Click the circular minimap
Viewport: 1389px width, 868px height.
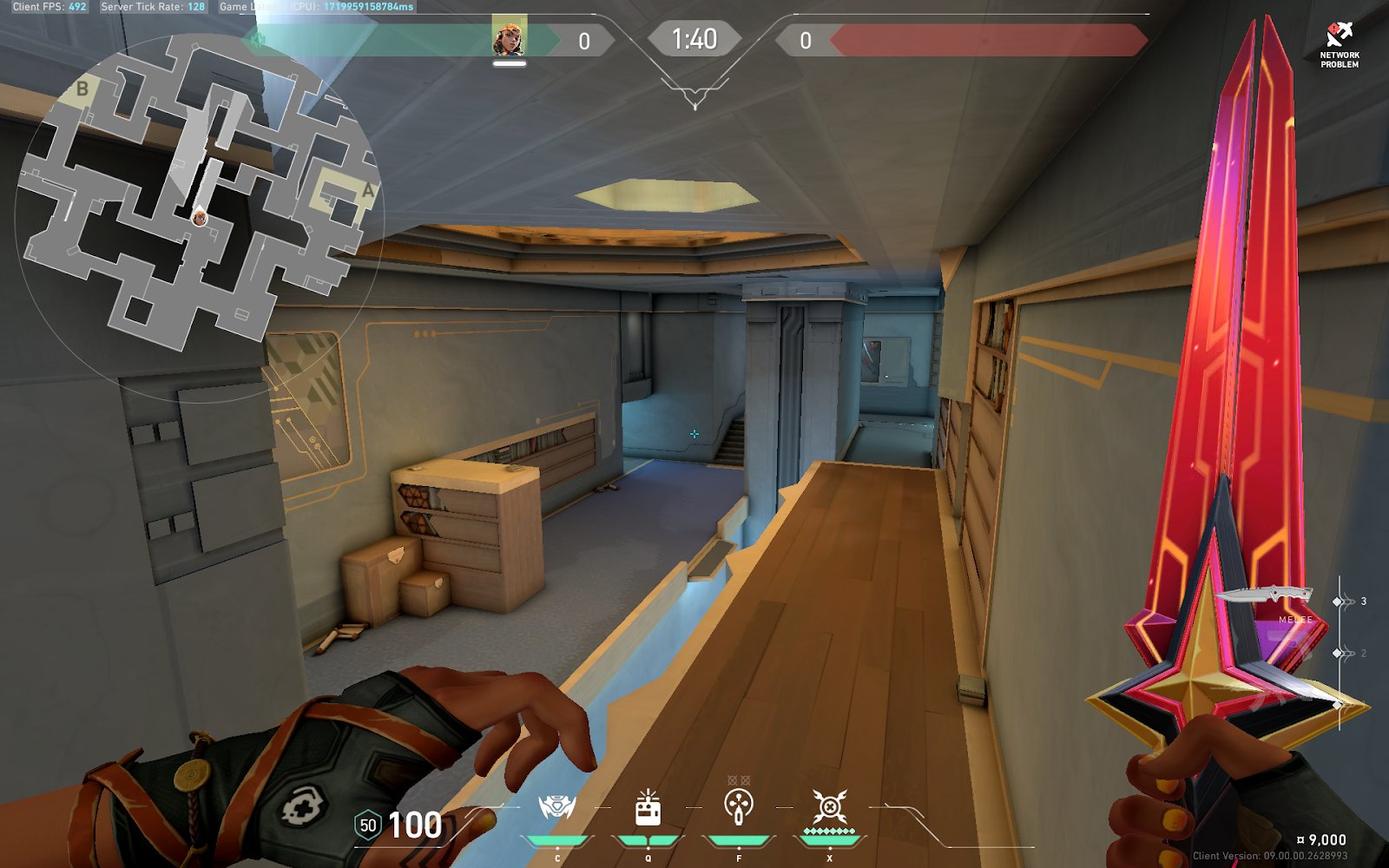[x=198, y=217]
